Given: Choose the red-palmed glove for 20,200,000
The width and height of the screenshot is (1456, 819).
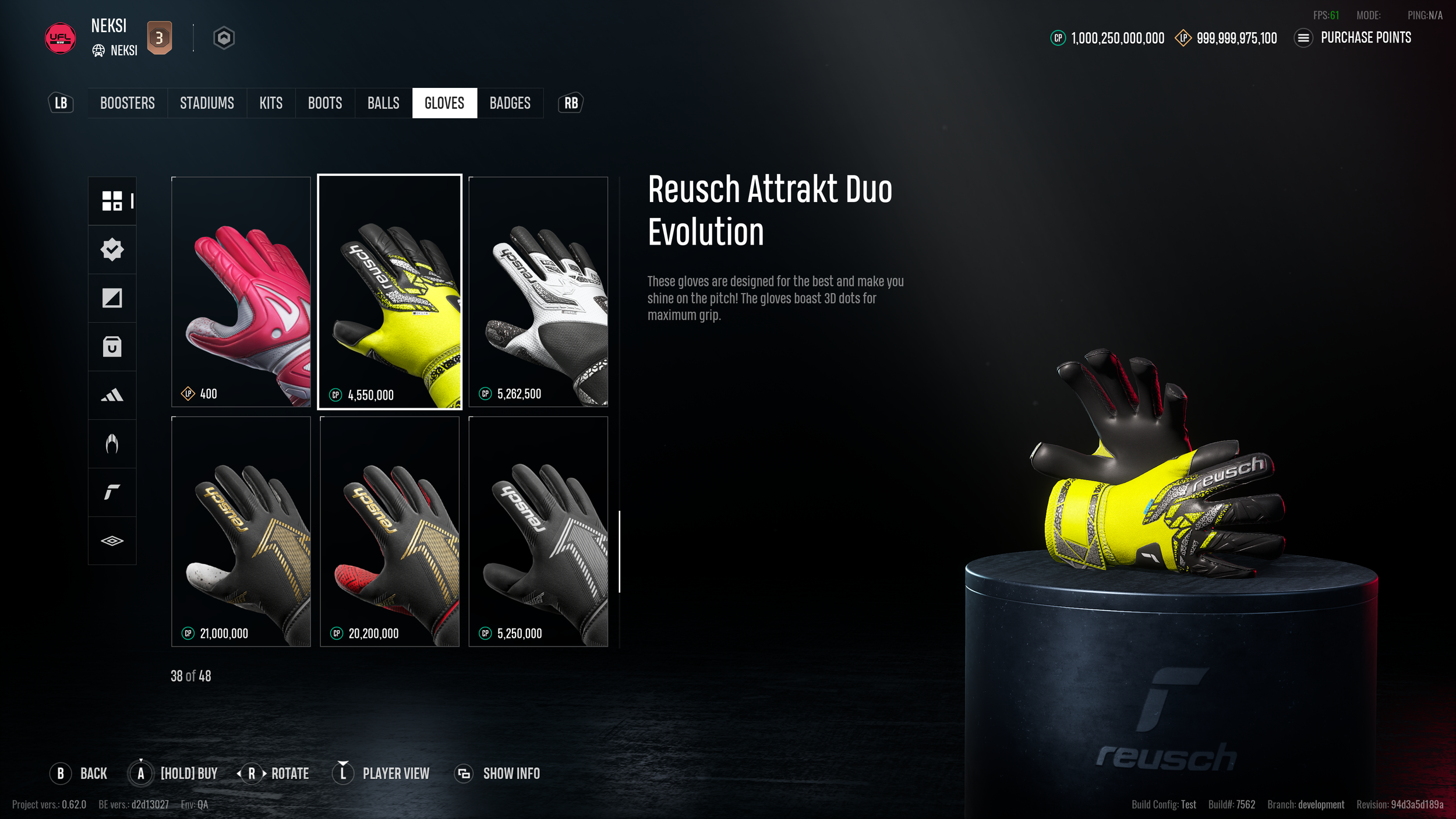Looking at the screenshot, I should pyautogui.click(x=390, y=531).
